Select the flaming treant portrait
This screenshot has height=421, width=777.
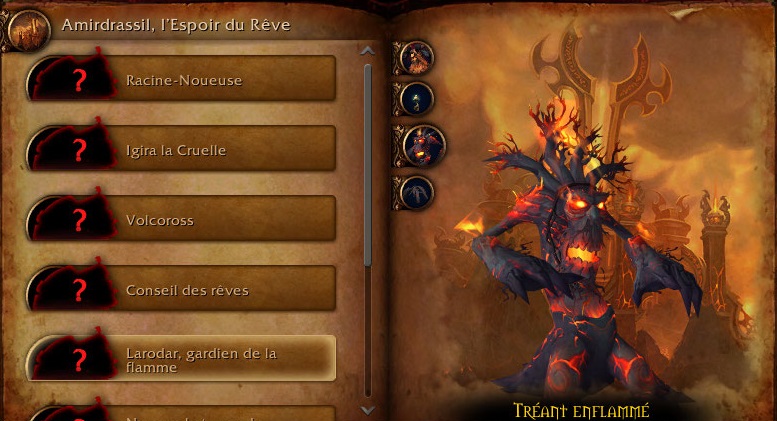pos(422,144)
